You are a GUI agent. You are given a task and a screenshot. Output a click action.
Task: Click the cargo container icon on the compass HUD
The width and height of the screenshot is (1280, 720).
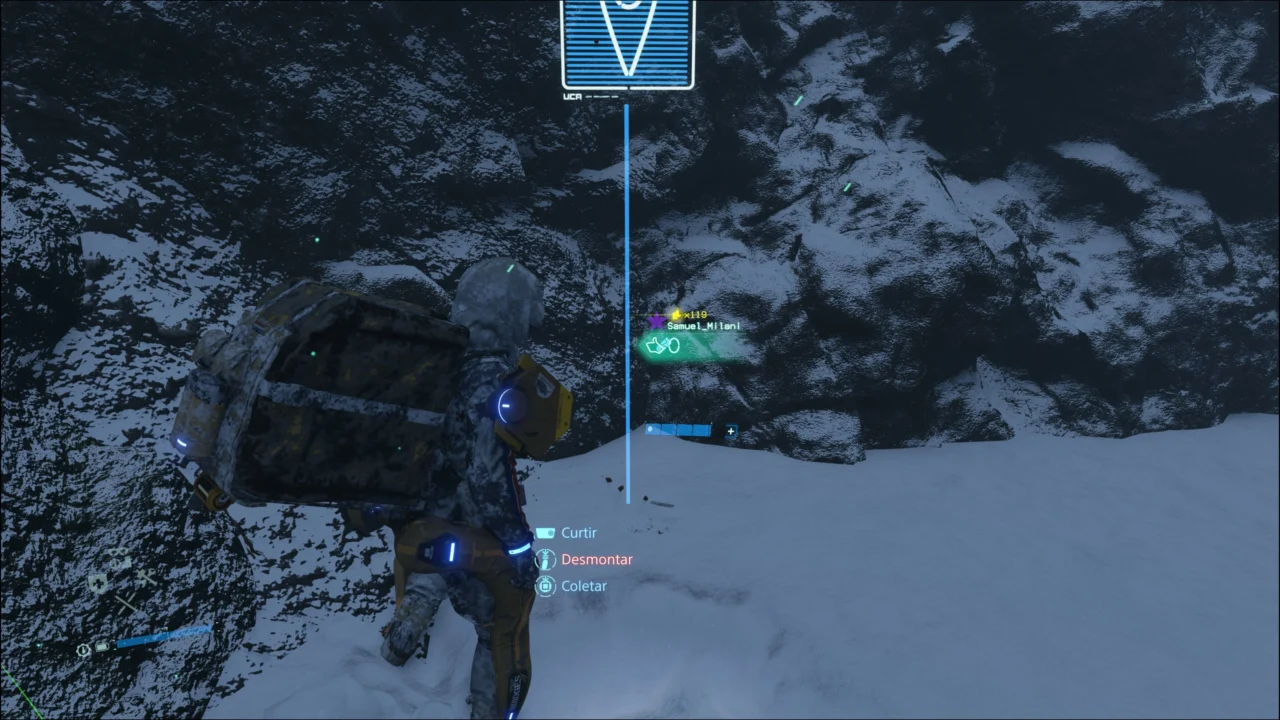[101, 647]
